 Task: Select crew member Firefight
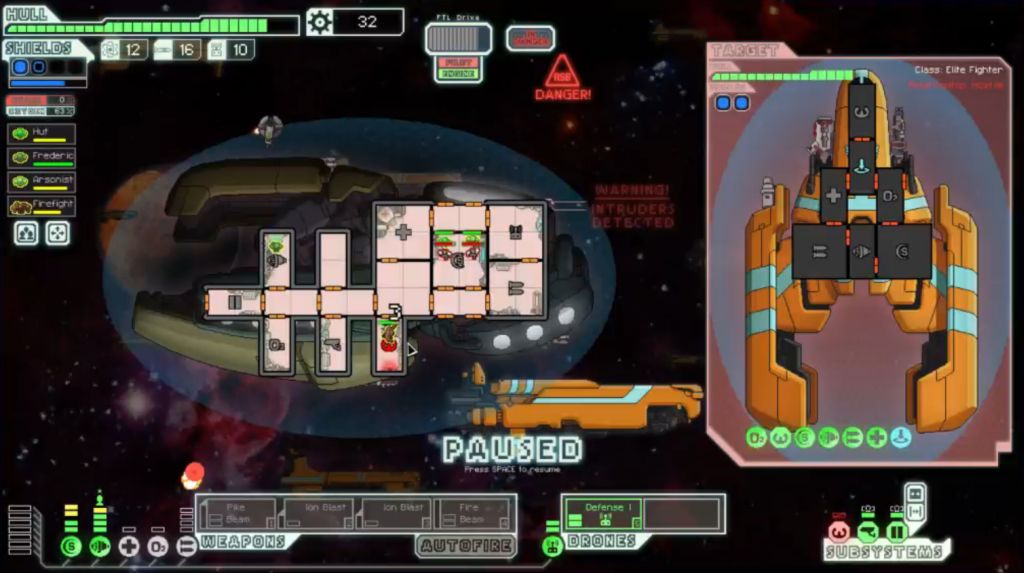pyautogui.click(x=42, y=207)
